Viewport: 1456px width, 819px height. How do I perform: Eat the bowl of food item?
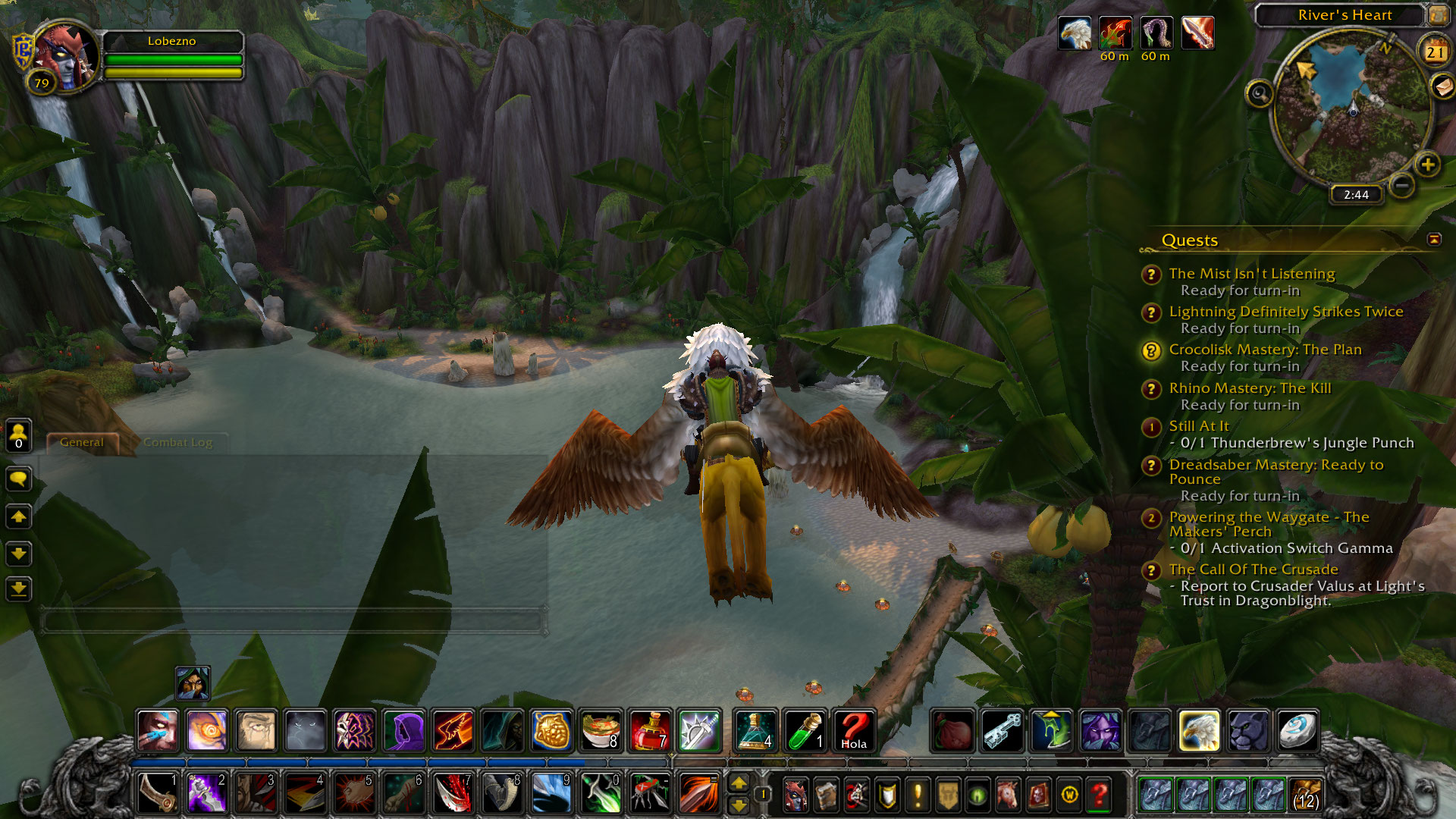coord(601,731)
